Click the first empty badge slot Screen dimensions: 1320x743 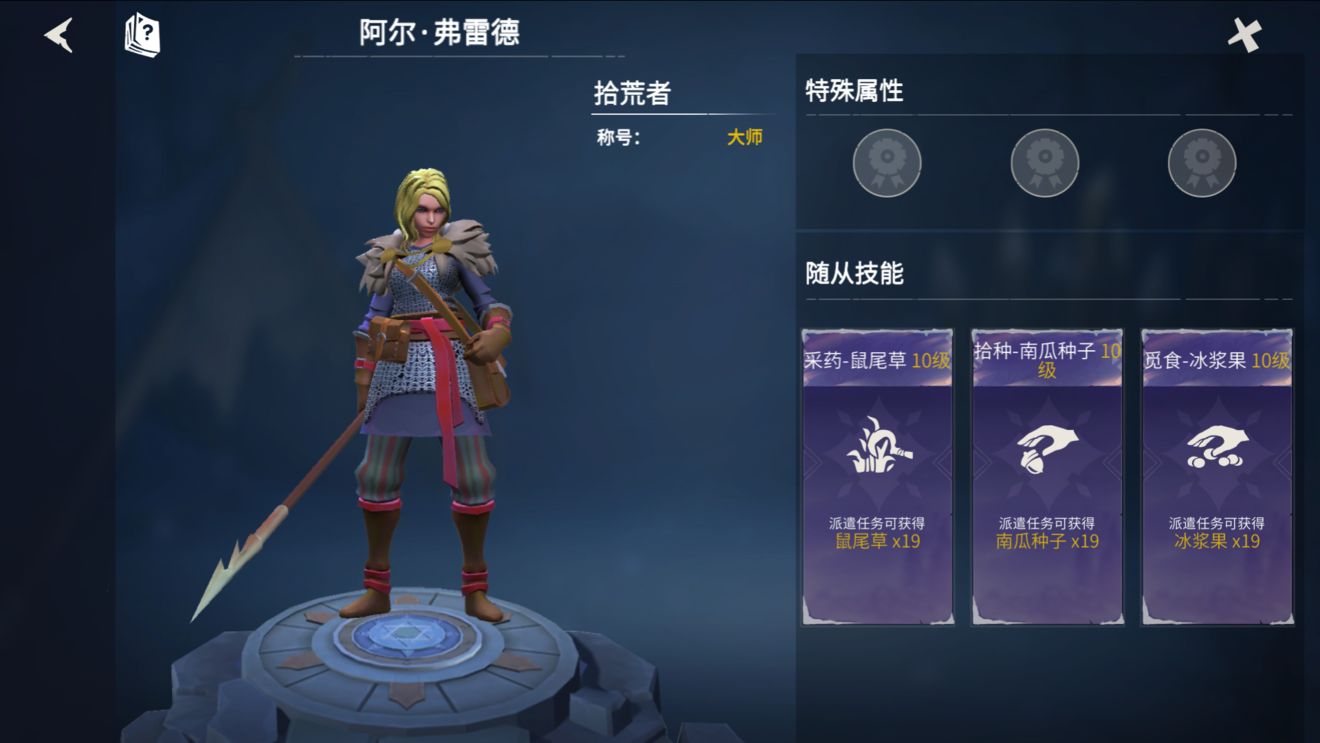click(x=886, y=161)
